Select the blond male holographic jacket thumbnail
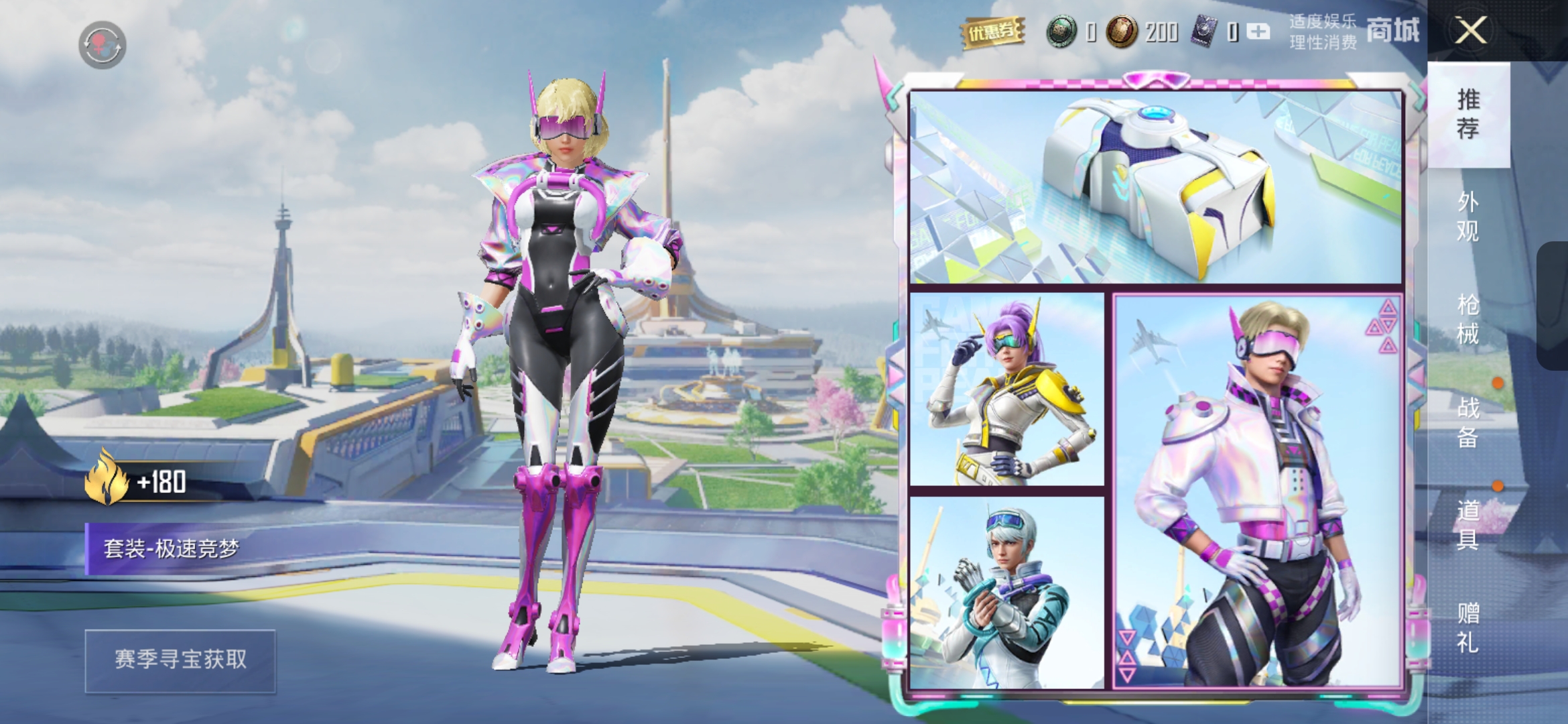1568x724 pixels. click(1257, 492)
